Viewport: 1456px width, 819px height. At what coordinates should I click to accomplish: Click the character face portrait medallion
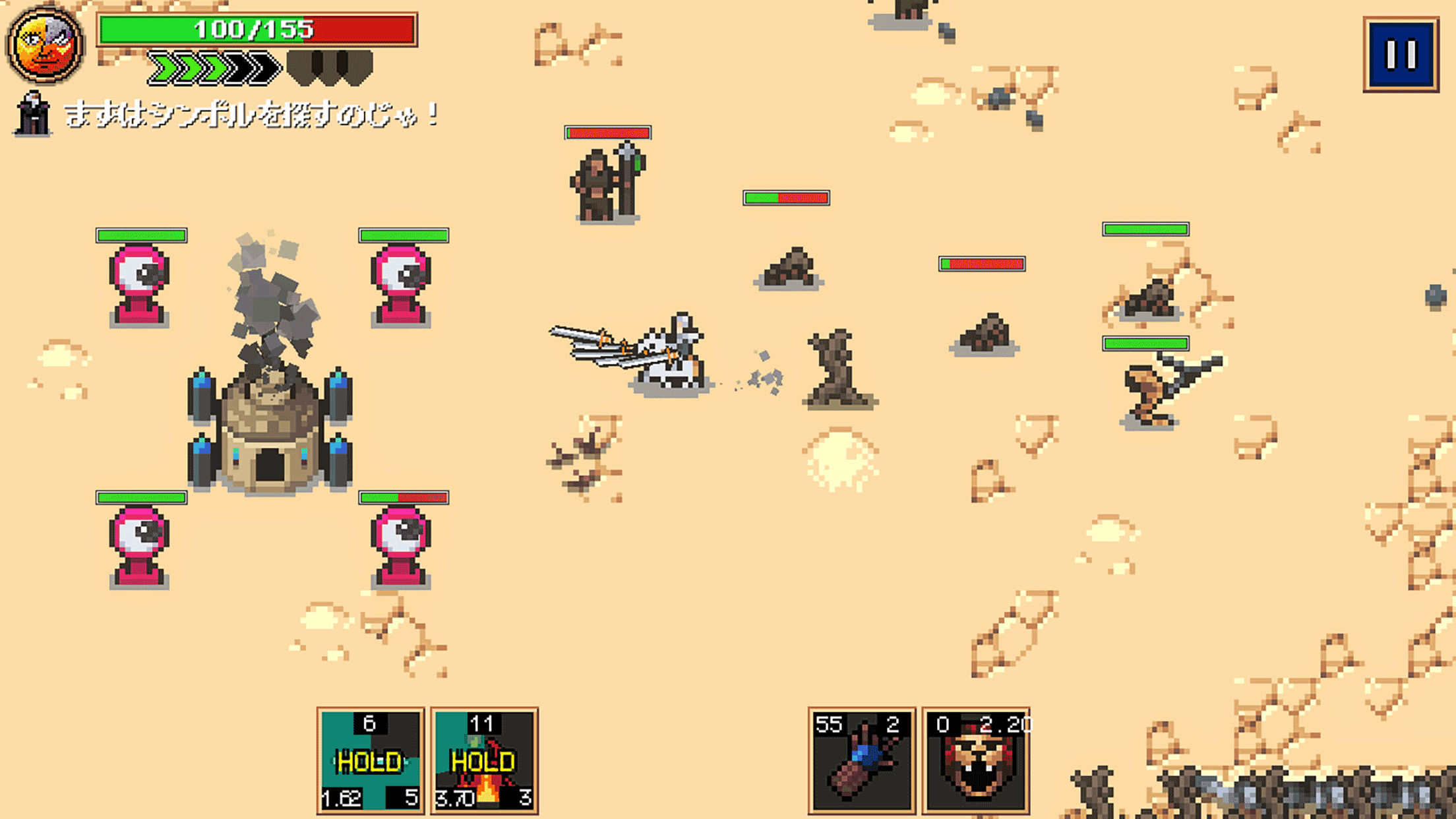[42, 42]
